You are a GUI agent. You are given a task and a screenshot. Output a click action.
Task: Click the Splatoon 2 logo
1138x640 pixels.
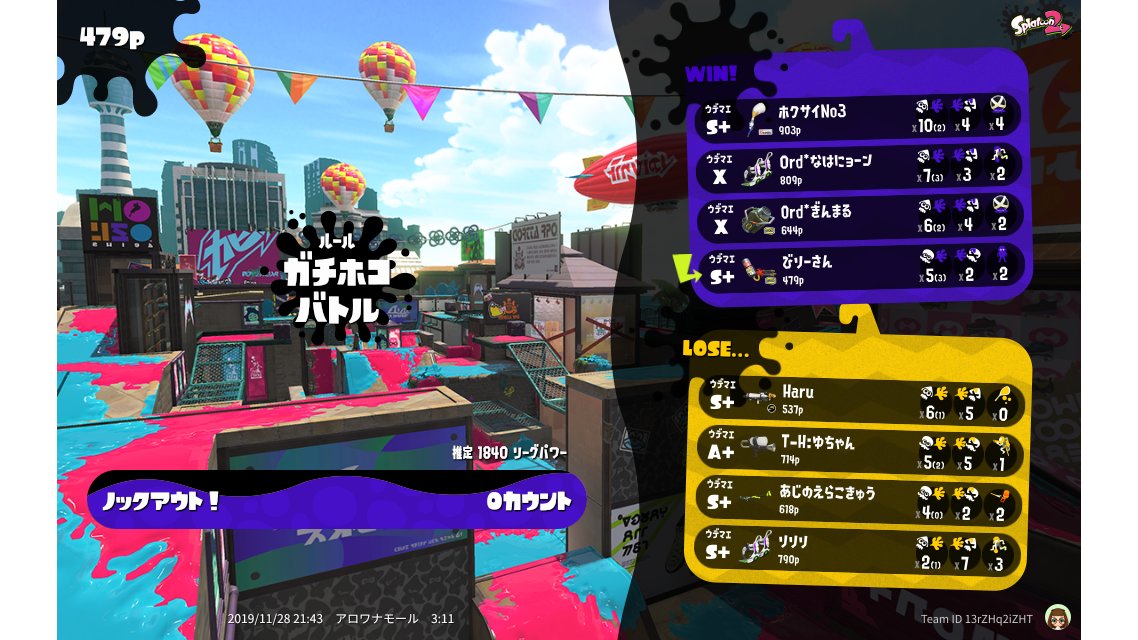1041,25
